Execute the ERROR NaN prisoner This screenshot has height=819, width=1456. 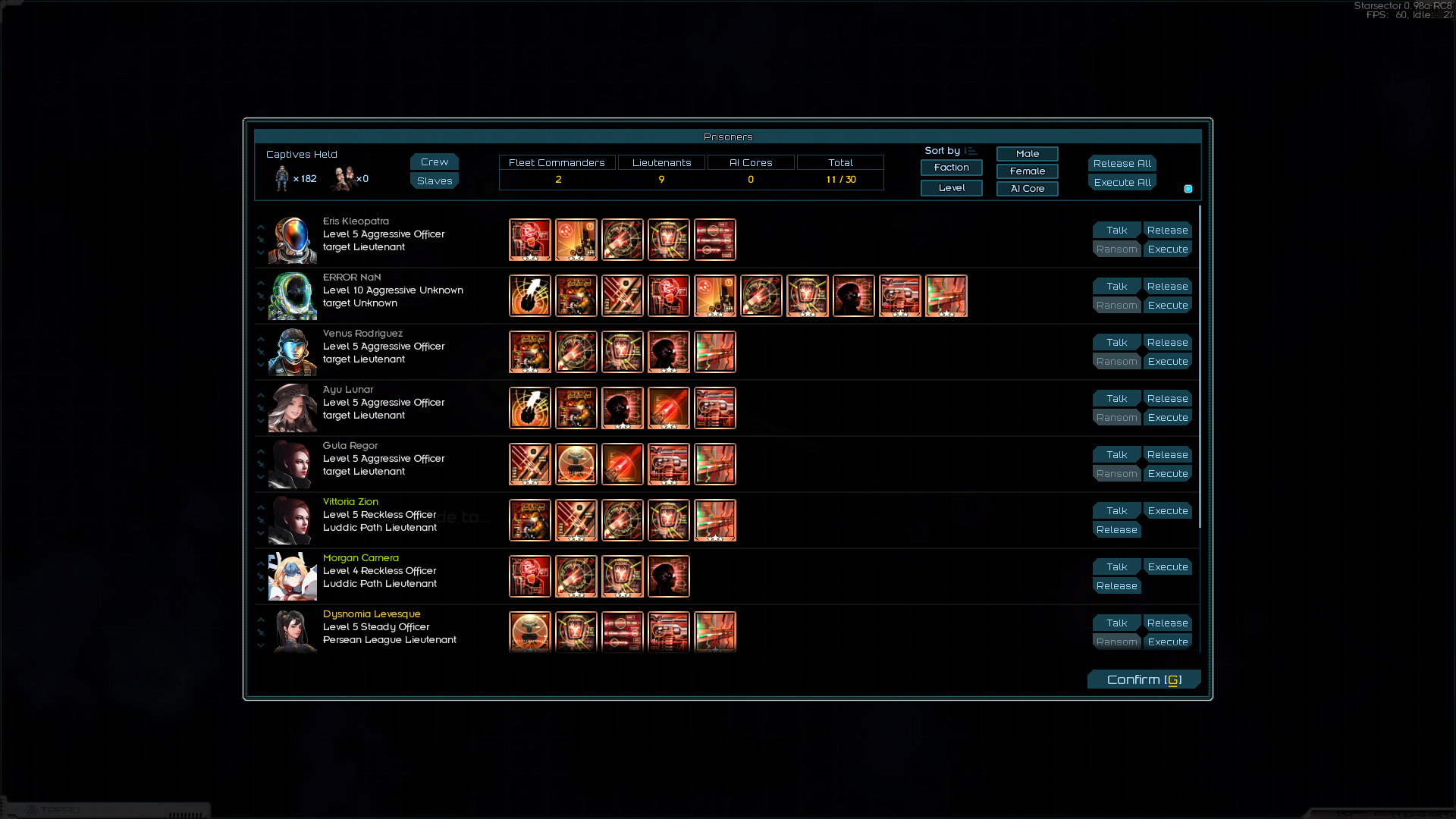point(1167,306)
